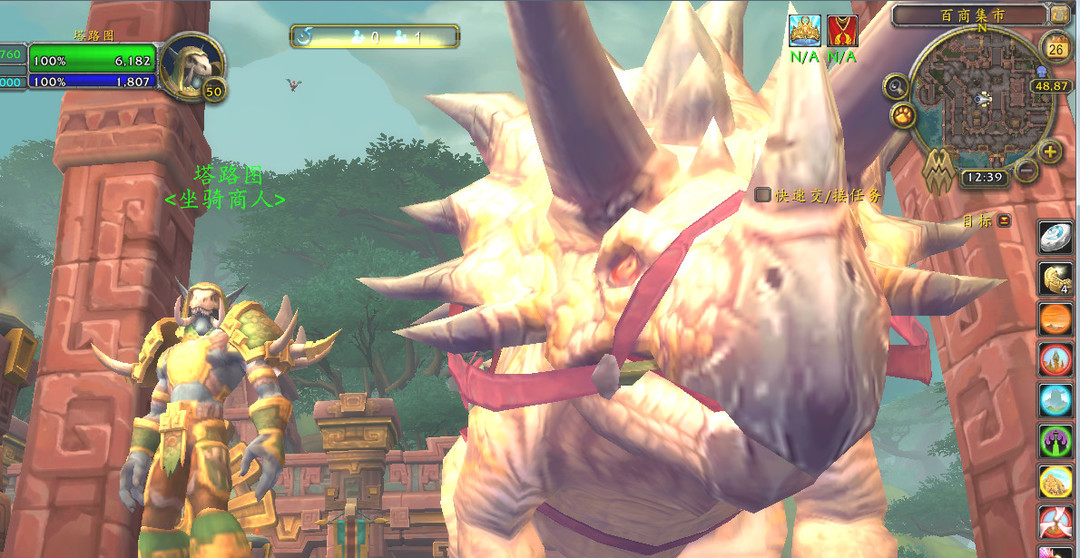Click the paw print minimap button
This screenshot has width=1080, height=558.
[904, 116]
